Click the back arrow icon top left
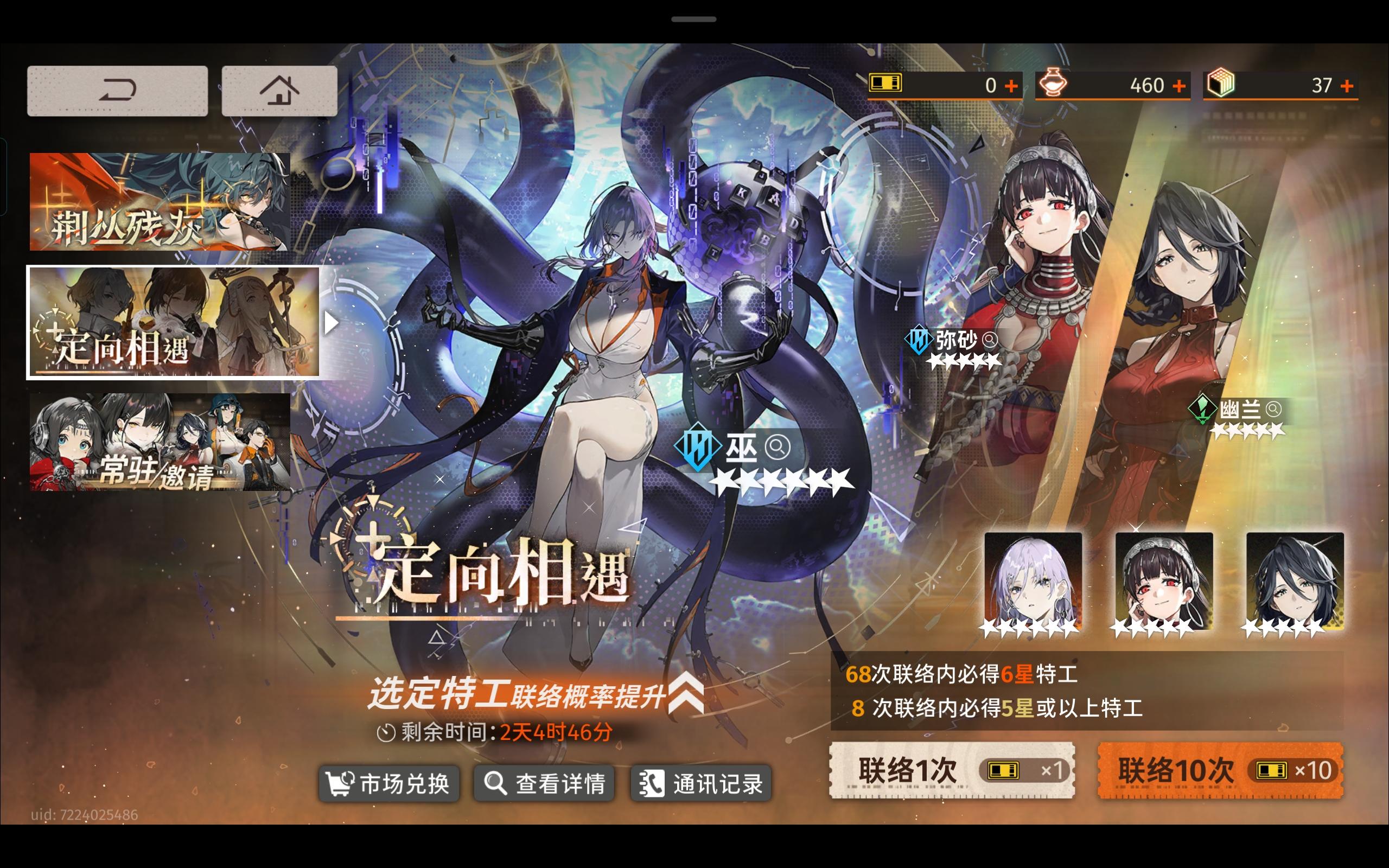This screenshot has width=1389, height=868. [117, 89]
